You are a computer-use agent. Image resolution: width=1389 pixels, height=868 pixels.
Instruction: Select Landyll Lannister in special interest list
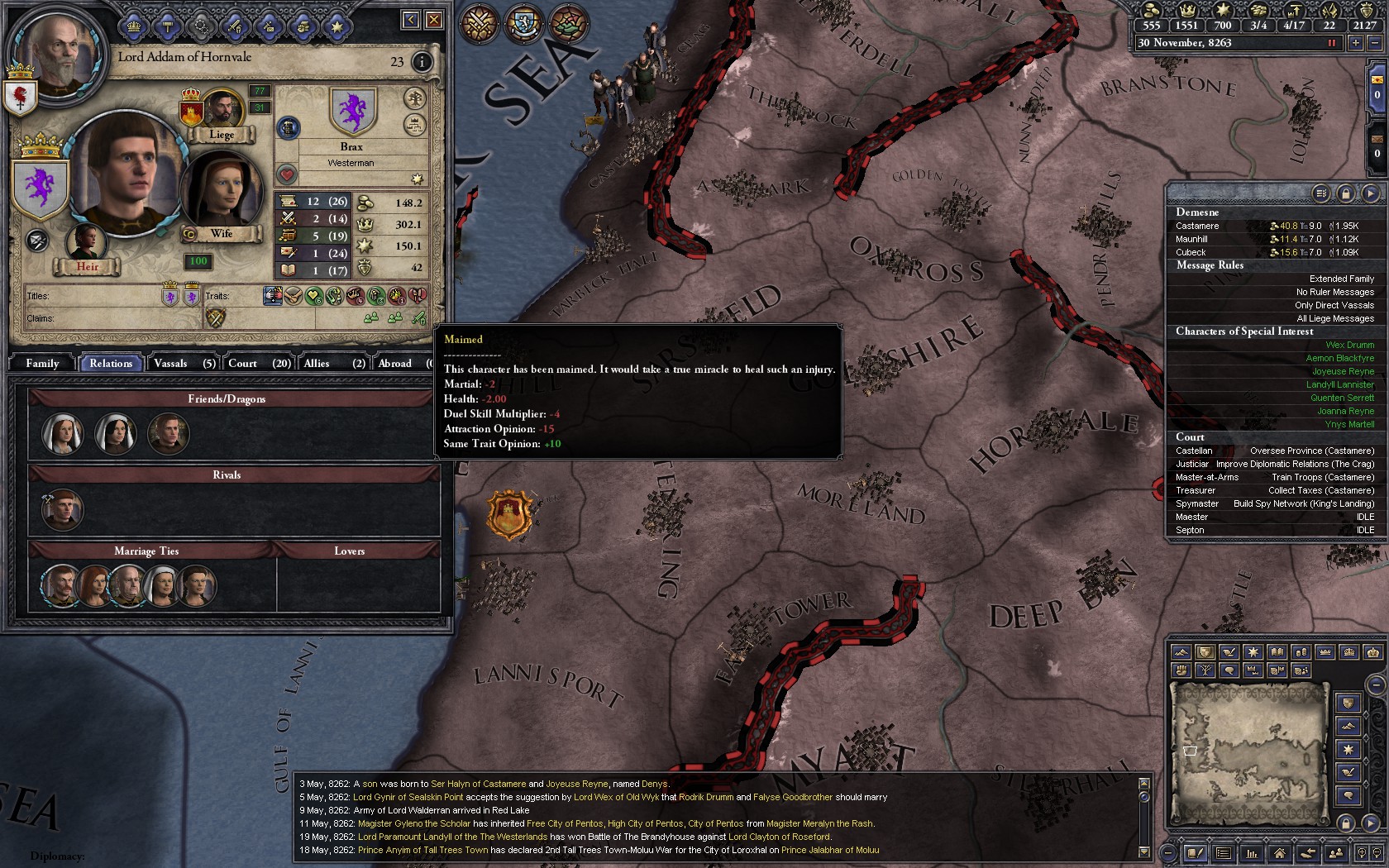coord(1339,384)
